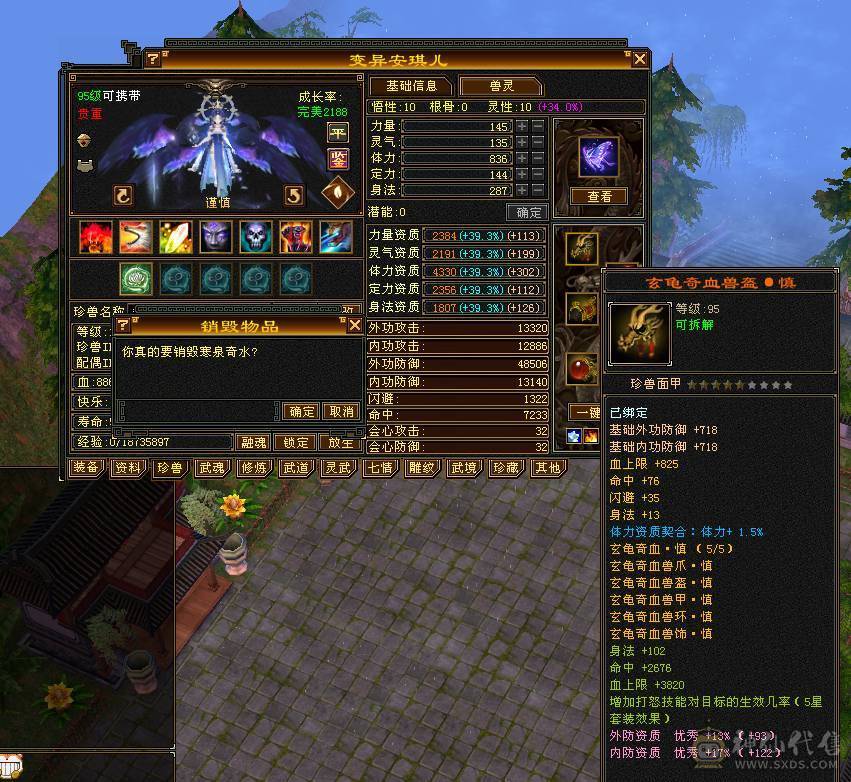Viewport: 851px width, 782px height.
Task: Switch to the 武魂 tab
Action: point(211,468)
